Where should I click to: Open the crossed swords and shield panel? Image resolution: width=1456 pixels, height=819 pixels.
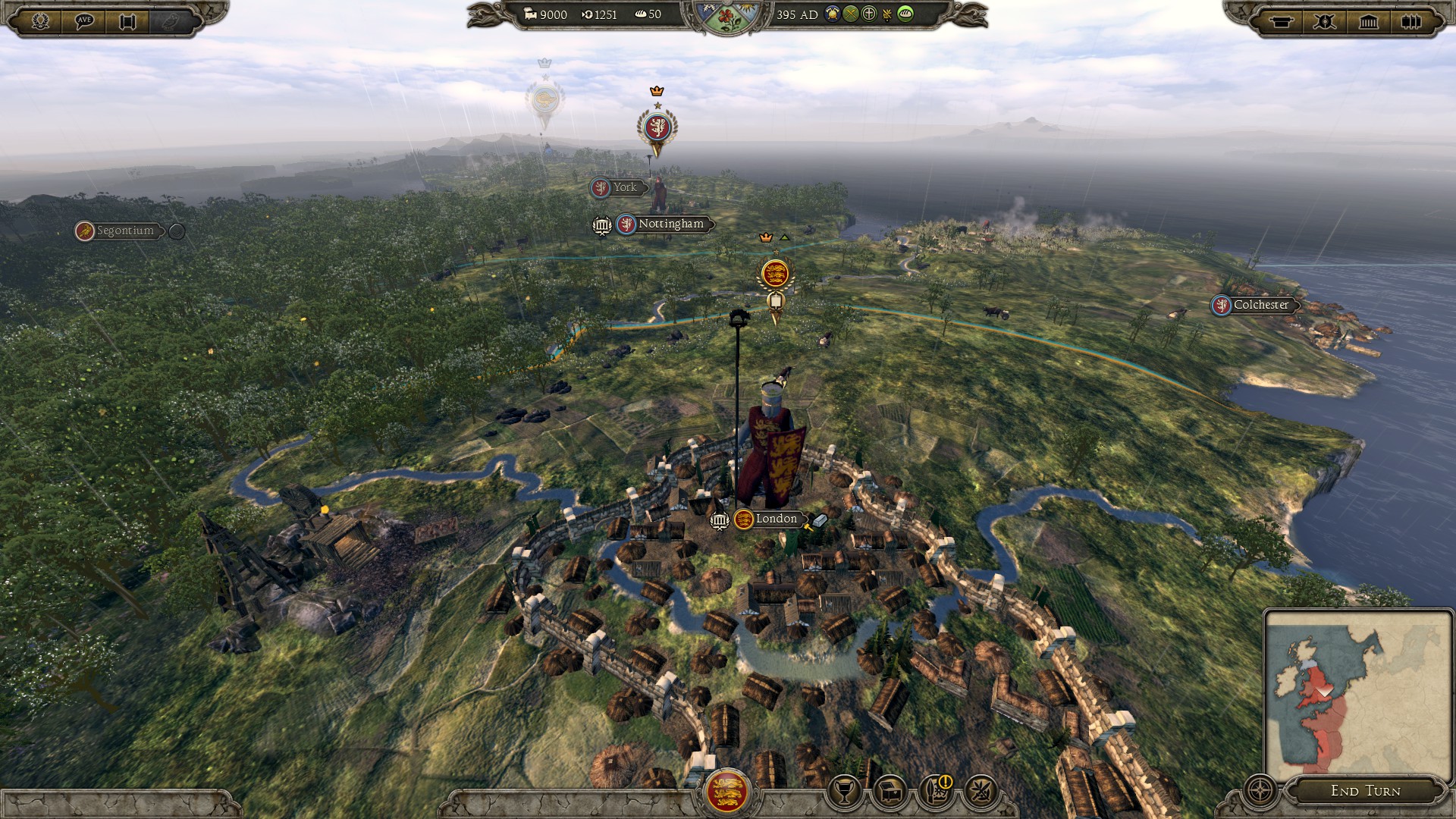pyautogui.click(x=1325, y=21)
